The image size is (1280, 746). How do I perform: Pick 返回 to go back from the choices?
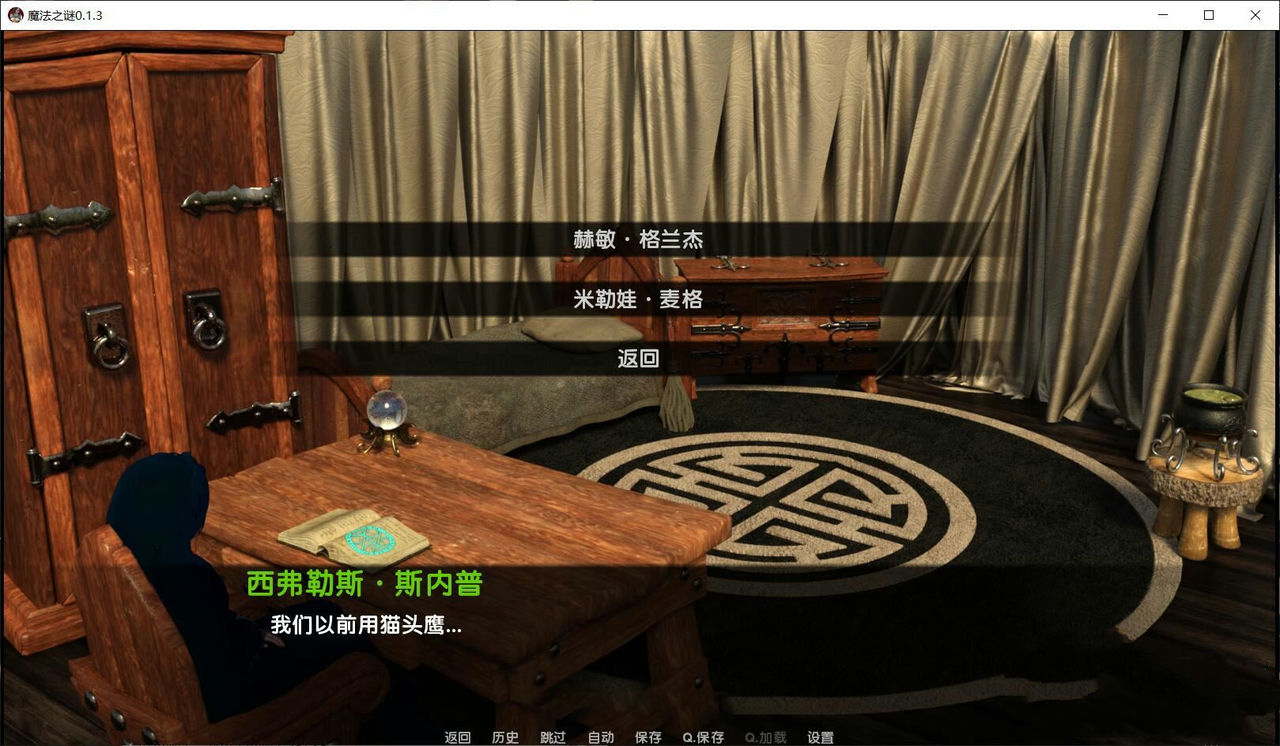[640, 356]
